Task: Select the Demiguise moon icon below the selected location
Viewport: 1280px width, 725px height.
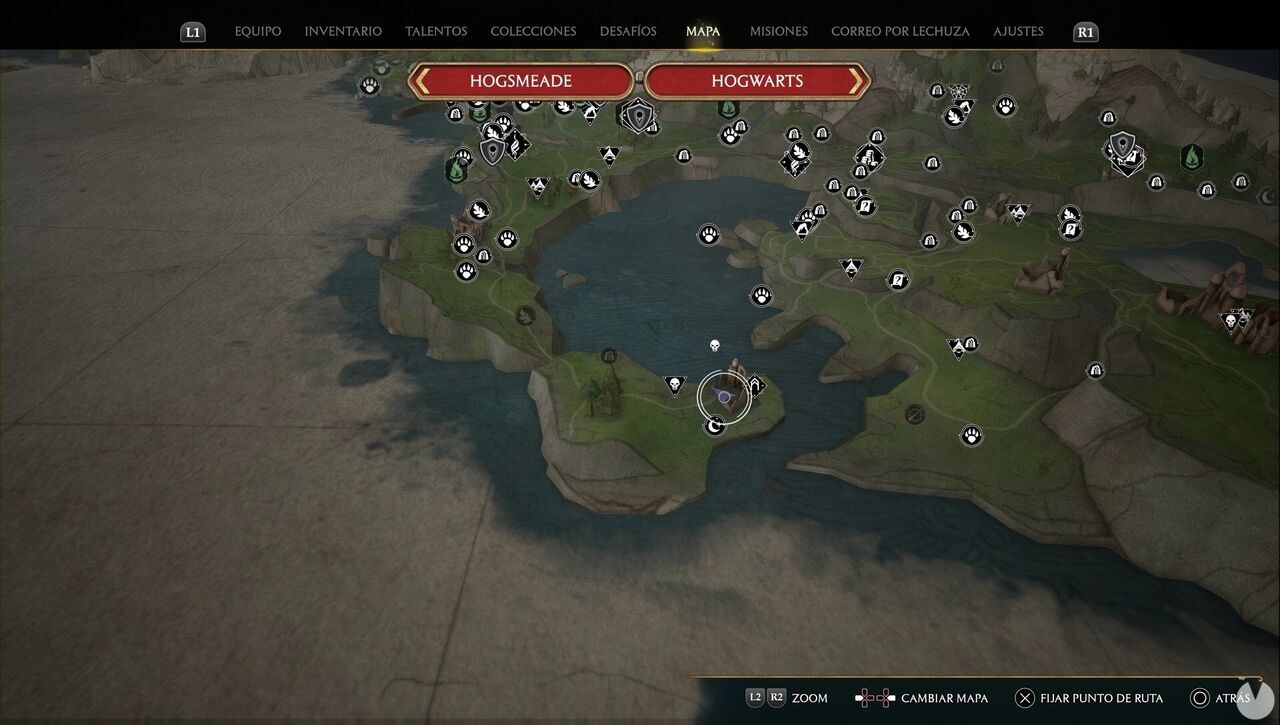Action: coord(714,426)
